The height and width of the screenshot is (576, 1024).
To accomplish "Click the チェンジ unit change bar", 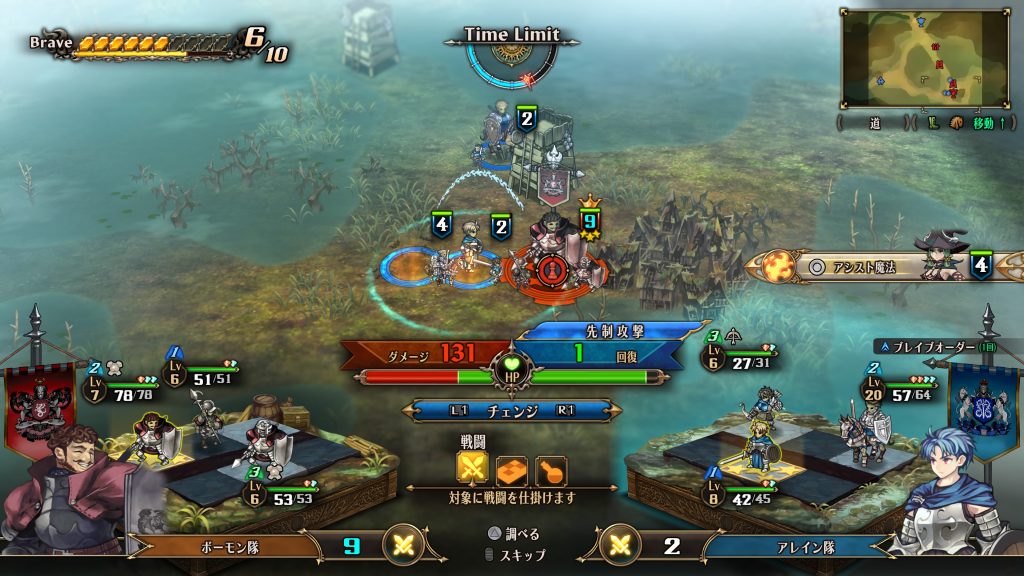I will pos(511,411).
